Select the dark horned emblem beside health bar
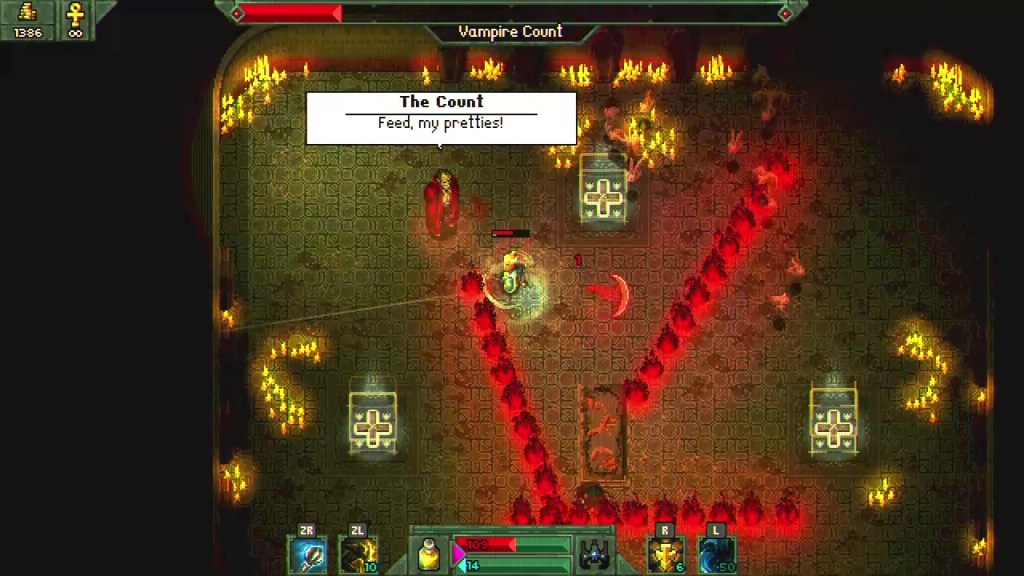This screenshot has height=576, width=1024. tap(595, 555)
